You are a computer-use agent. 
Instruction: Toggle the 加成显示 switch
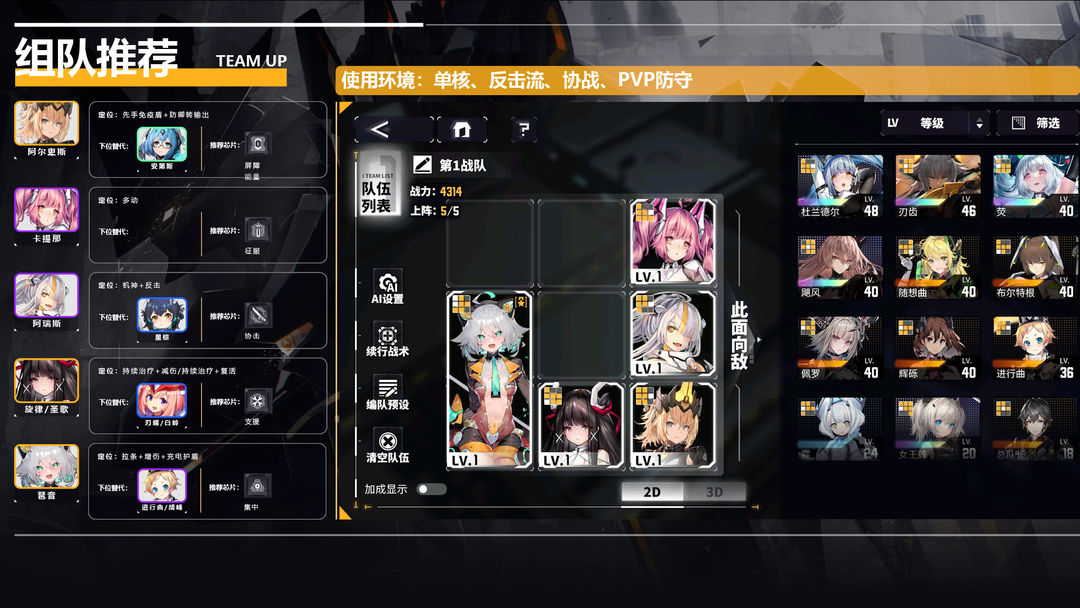[x=431, y=489]
